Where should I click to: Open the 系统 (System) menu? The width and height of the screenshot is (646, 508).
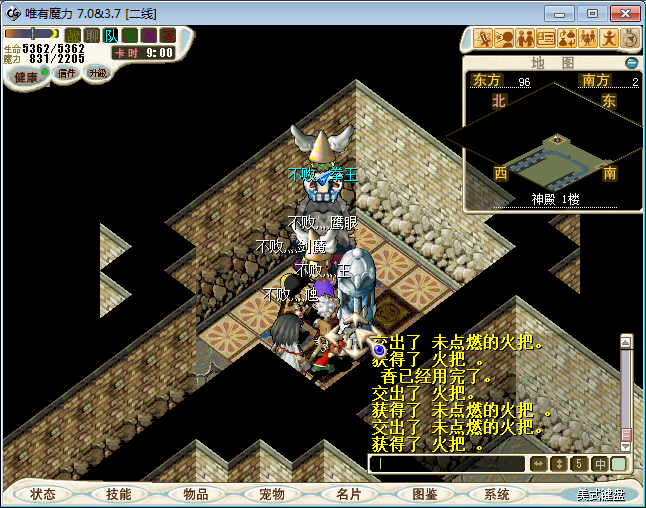click(497, 494)
